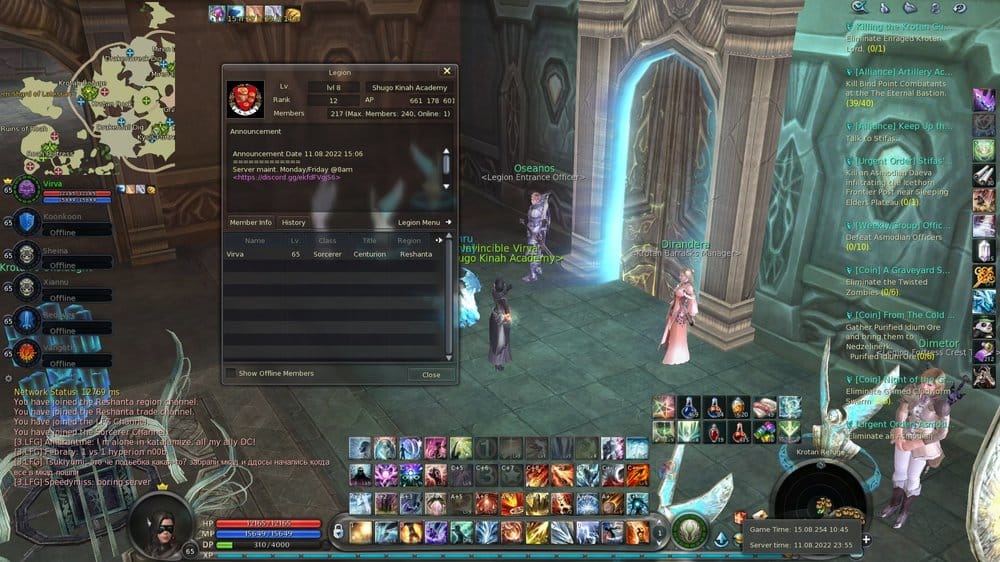
Task: Sort legion members by the Class column
Action: pyautogui.click(x=327, y=240)
